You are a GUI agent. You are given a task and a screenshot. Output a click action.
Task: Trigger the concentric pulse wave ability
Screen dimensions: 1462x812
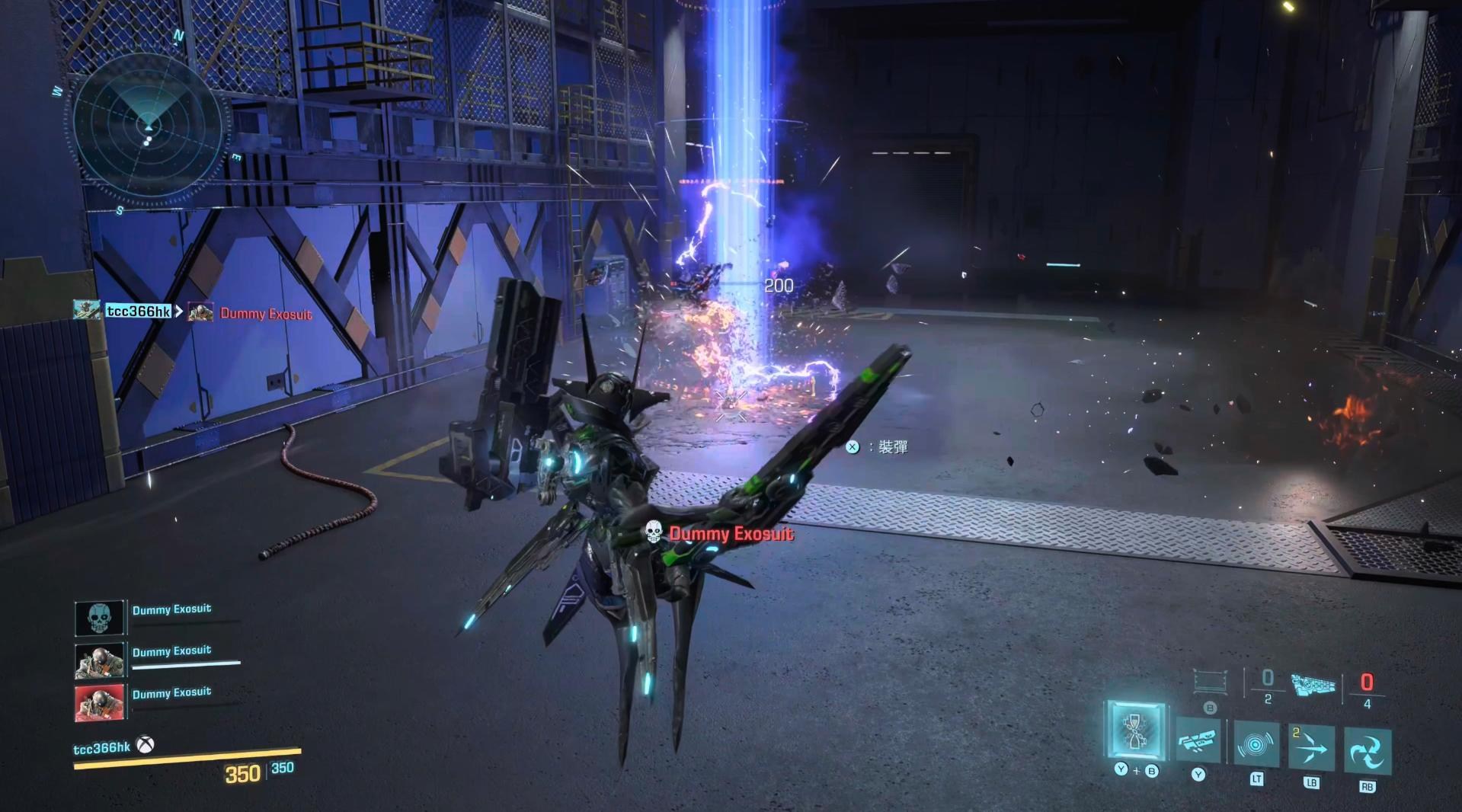pyautogui.click(x=1256, y=744)
